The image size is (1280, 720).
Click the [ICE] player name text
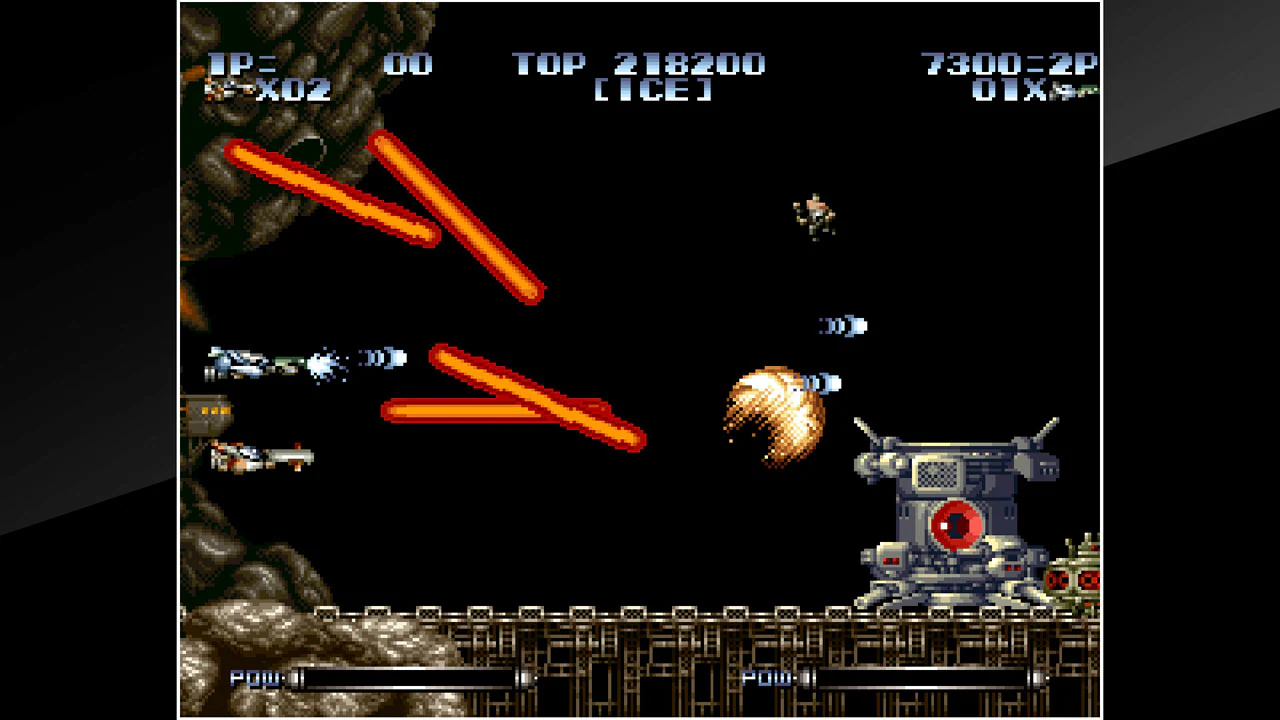(650, 92)
